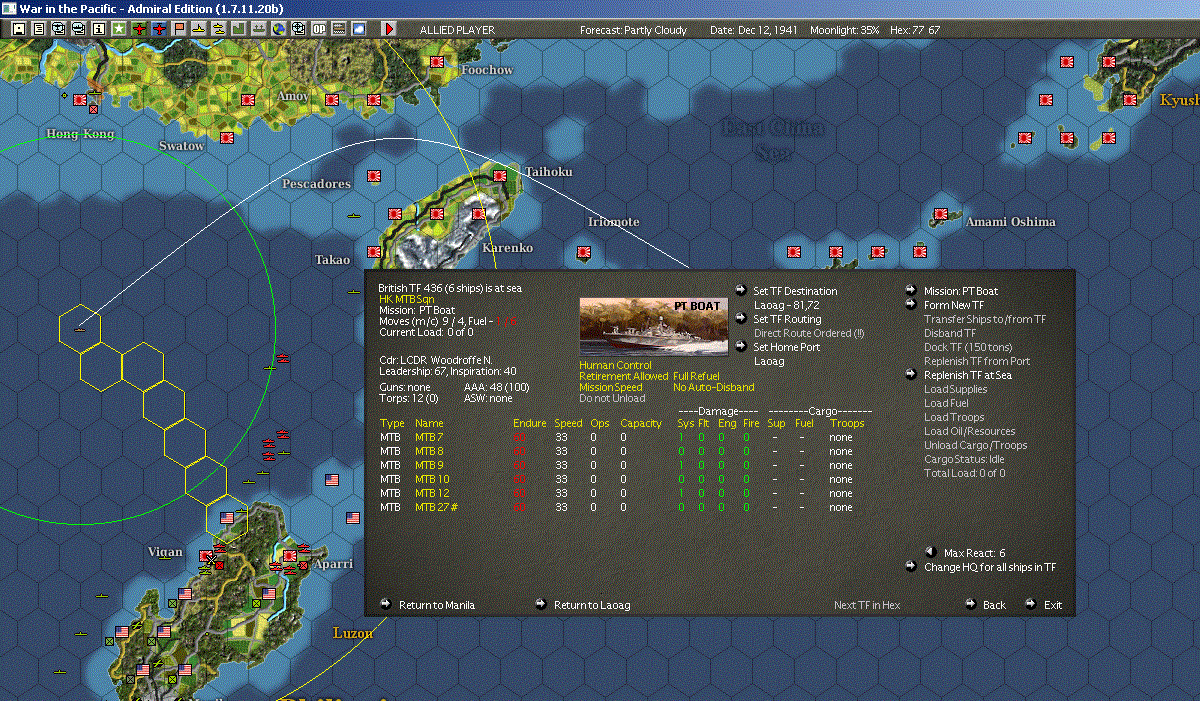Toggle Retirement Allowed setting
The width and height of the screenshot is (1200, 701).
pyautogui.click(x=623, y=376)
